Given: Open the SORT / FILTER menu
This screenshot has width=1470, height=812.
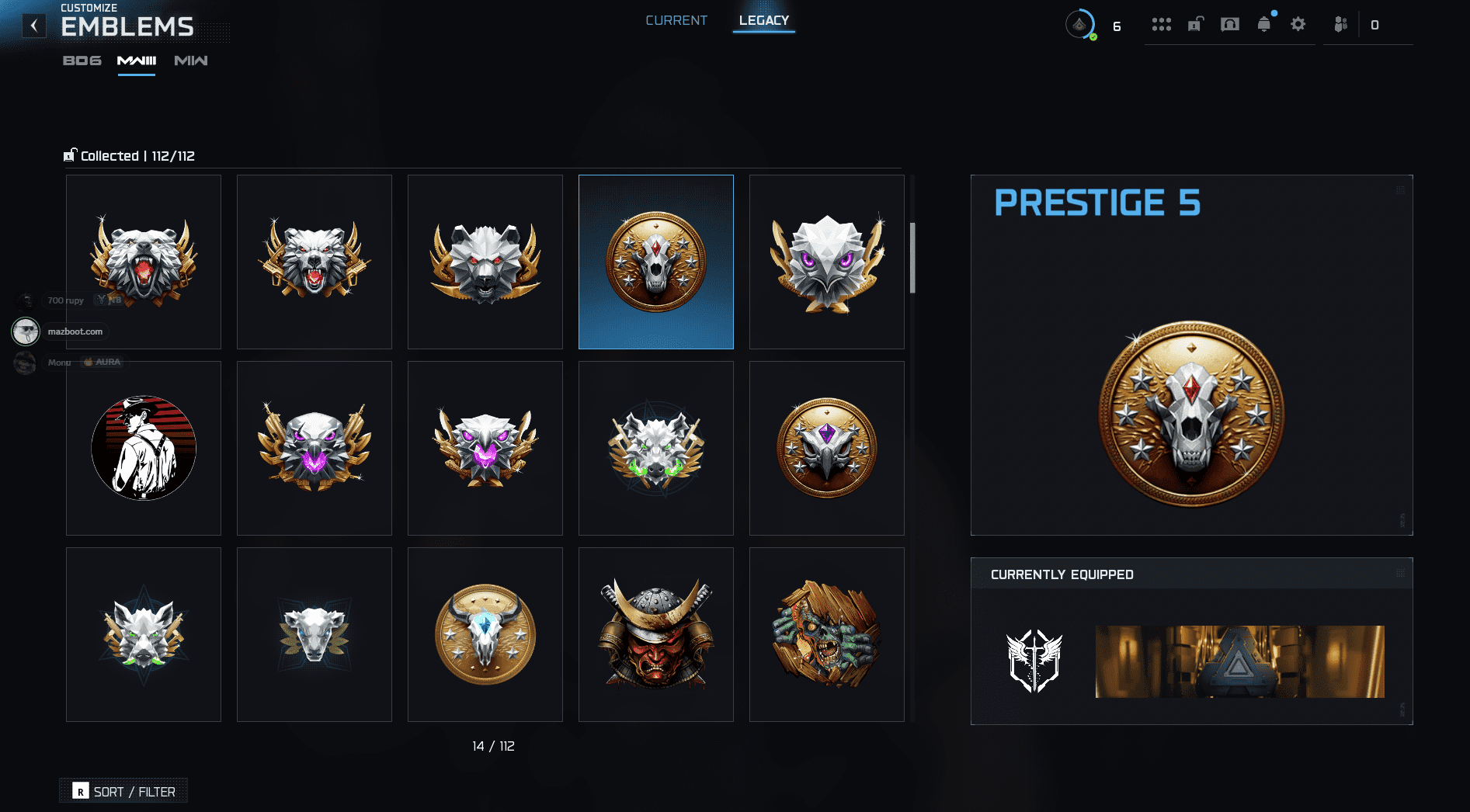Looking at the screenshot, I should pyautogui.click(x=123, y=790).
